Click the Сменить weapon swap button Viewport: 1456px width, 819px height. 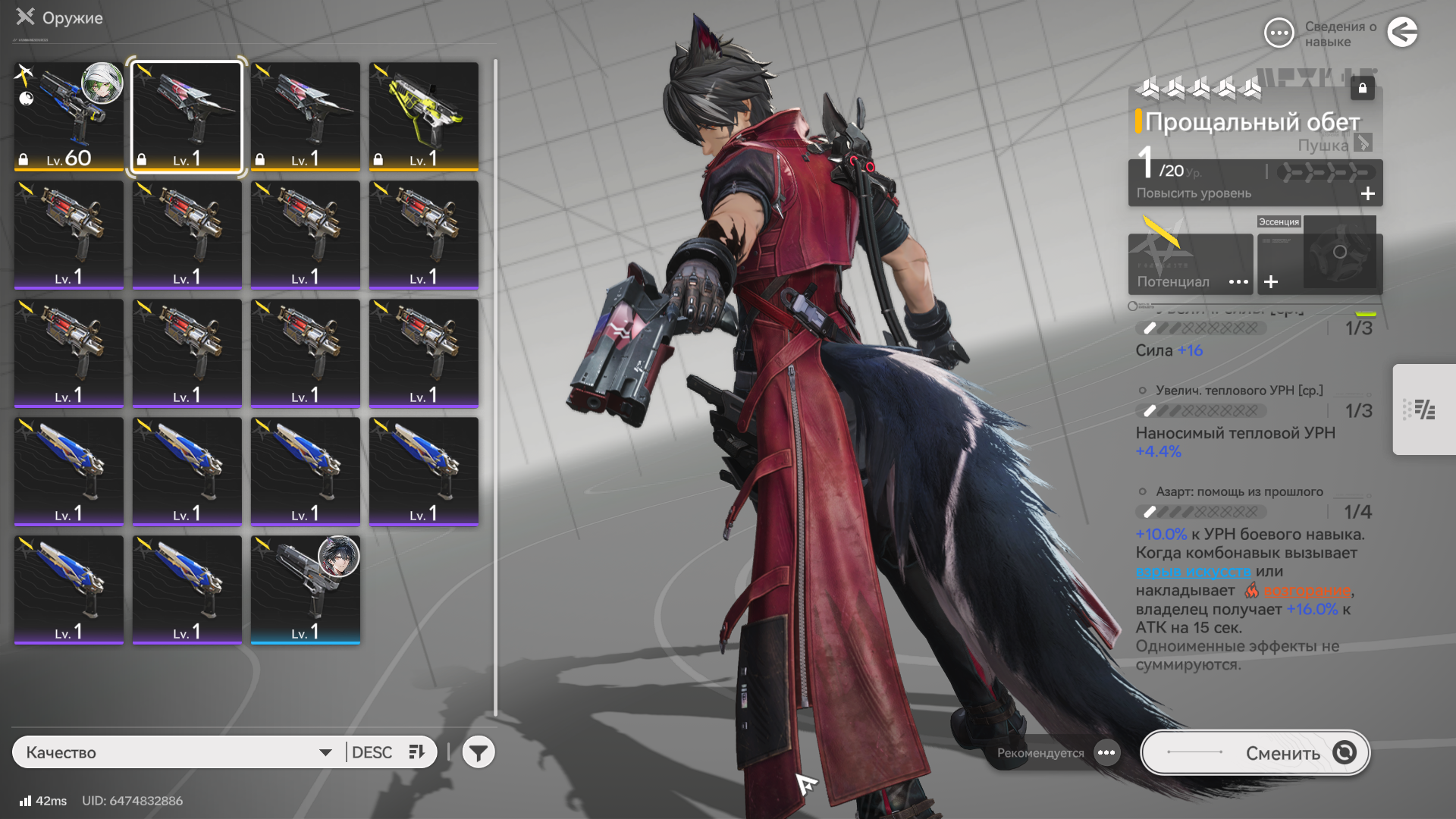pos(1255,752)
